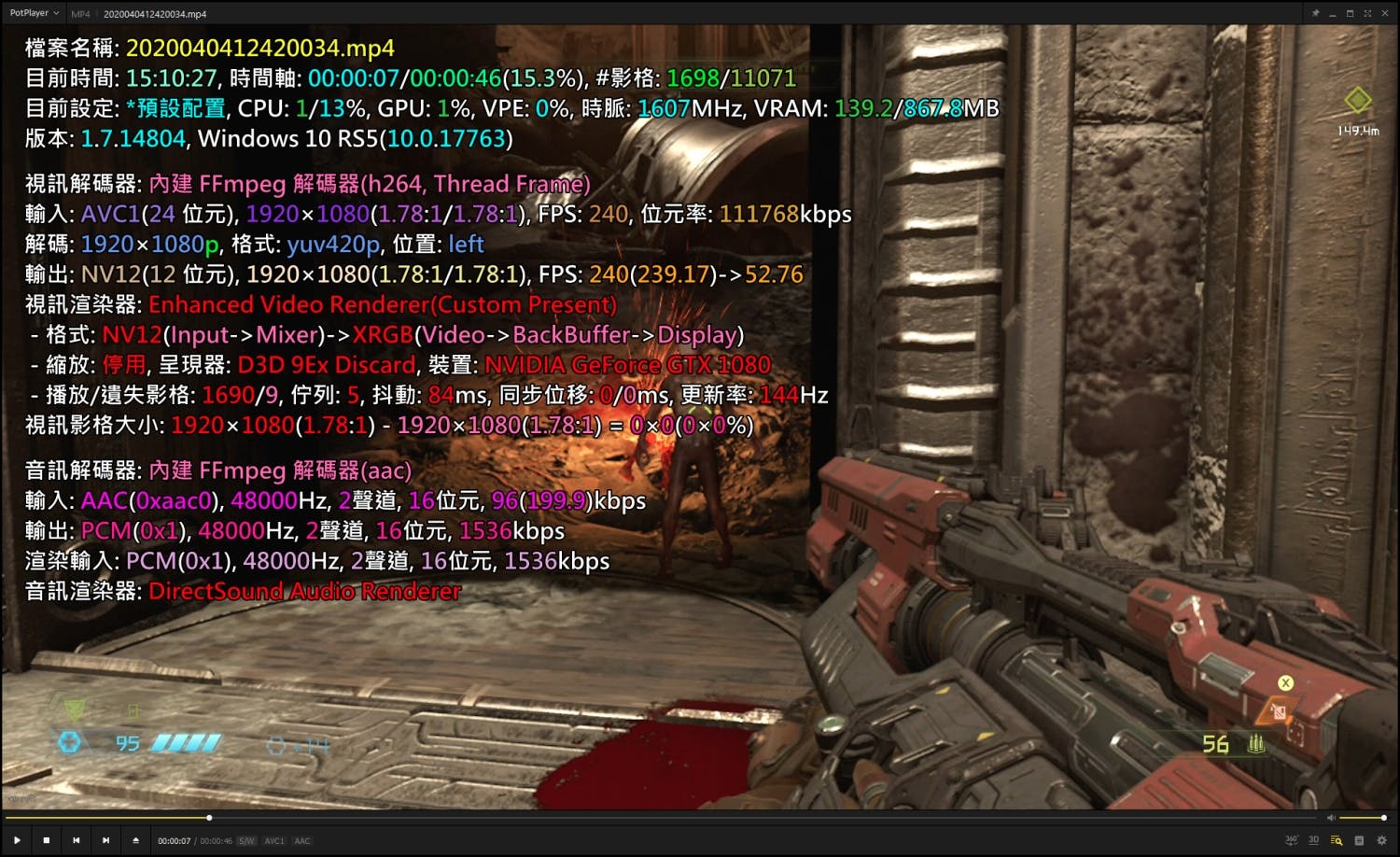This screenshot has width=1400, height=857.
Task: Close the PotPlayer window
Action: click(1385, 13)
